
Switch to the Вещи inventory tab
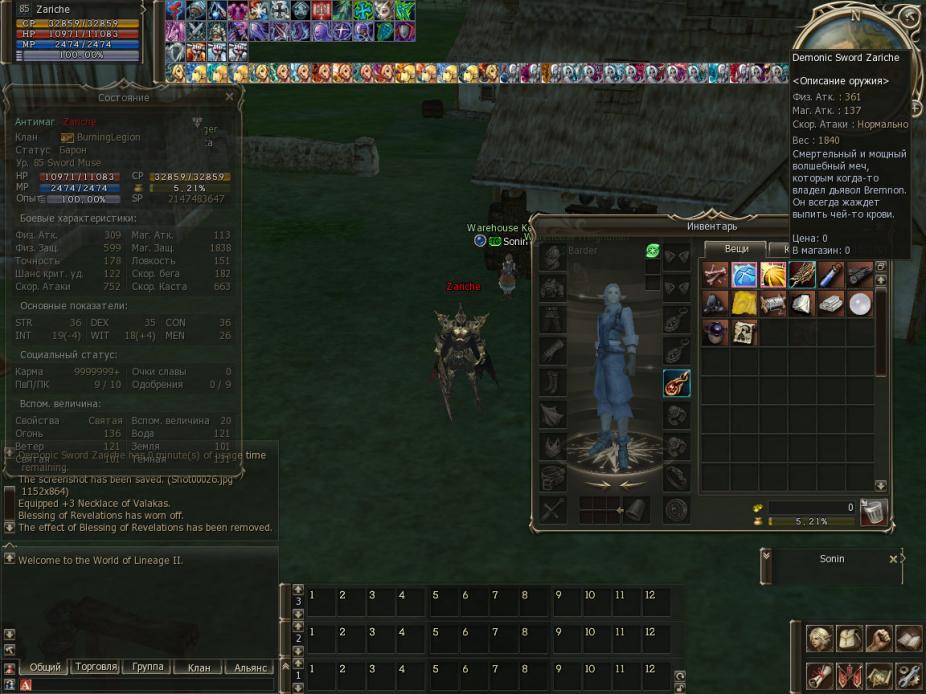(736, 248)
